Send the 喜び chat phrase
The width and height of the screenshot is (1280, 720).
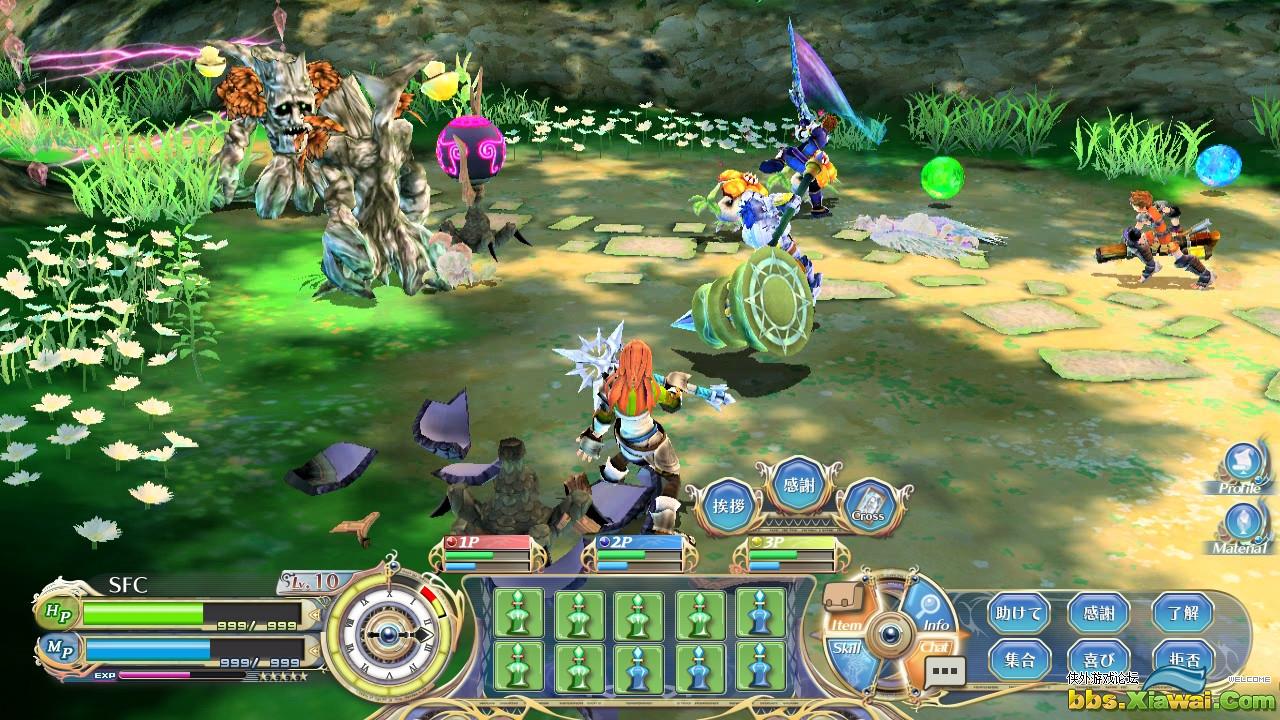[1098, 659]
